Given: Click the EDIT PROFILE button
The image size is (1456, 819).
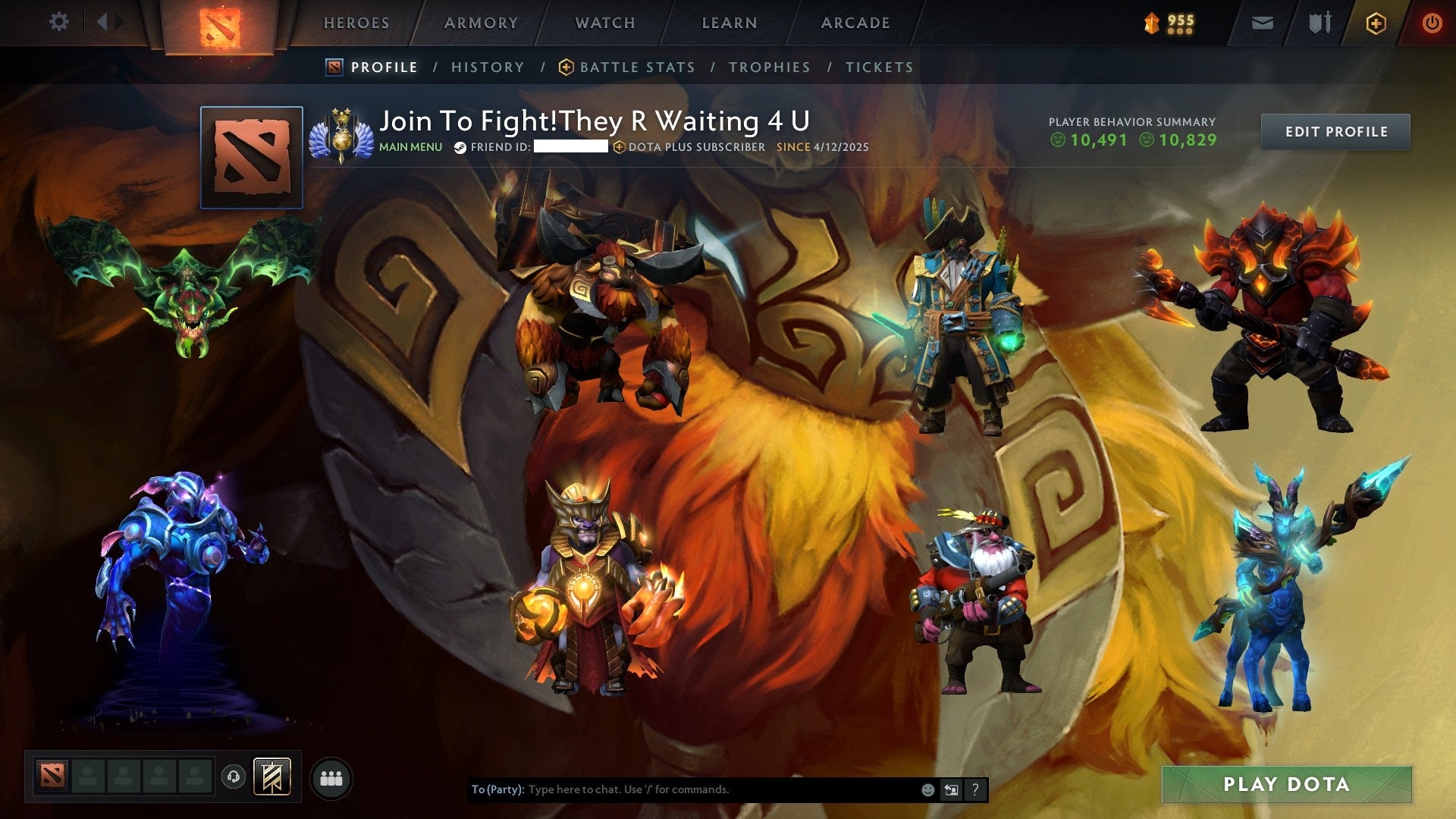Looking at the screenshot, I should 1335,131.
